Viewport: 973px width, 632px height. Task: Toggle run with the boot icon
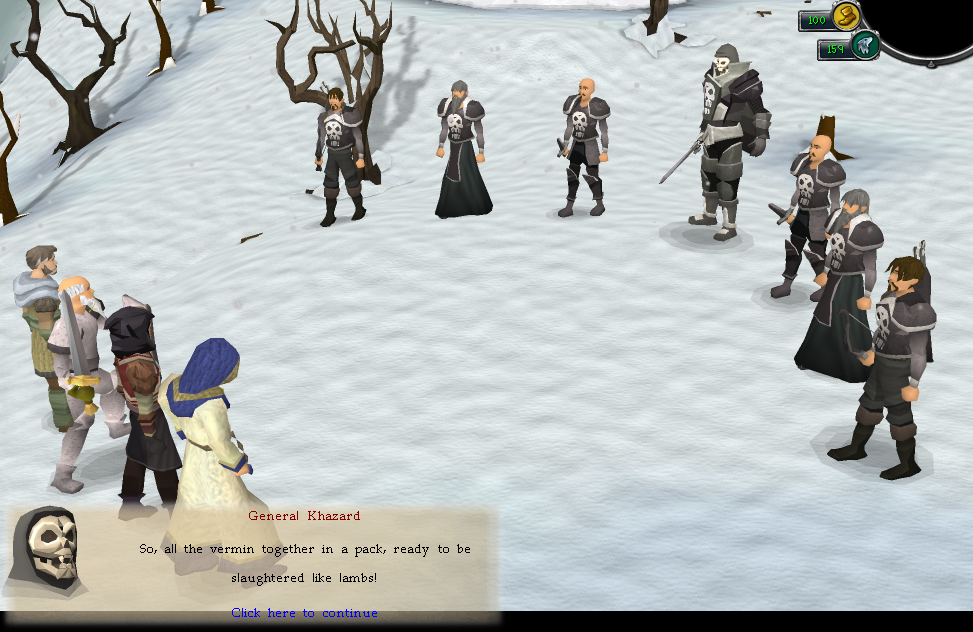[846, 17]
